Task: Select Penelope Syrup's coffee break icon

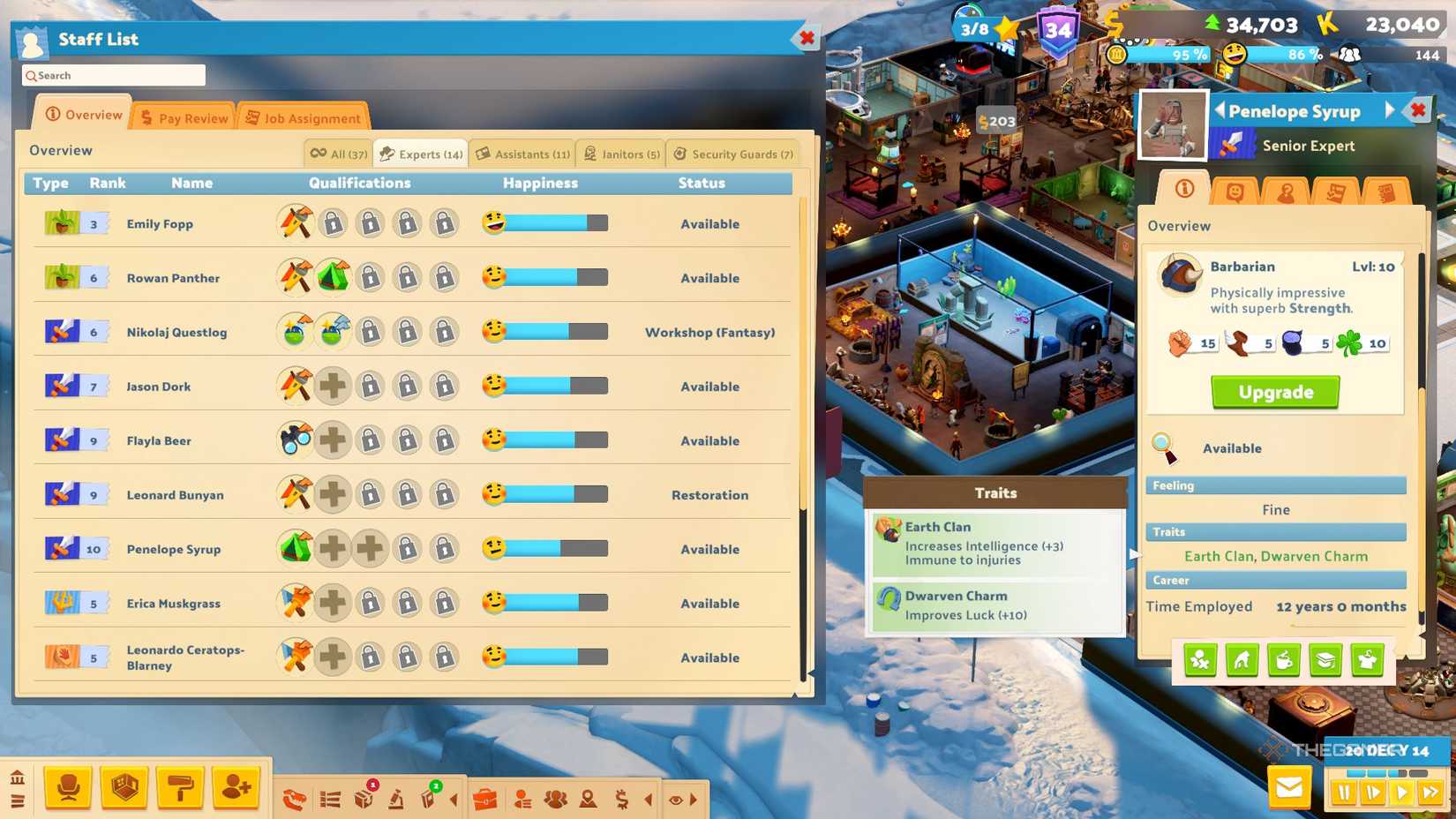Action: pos(1284,660)
